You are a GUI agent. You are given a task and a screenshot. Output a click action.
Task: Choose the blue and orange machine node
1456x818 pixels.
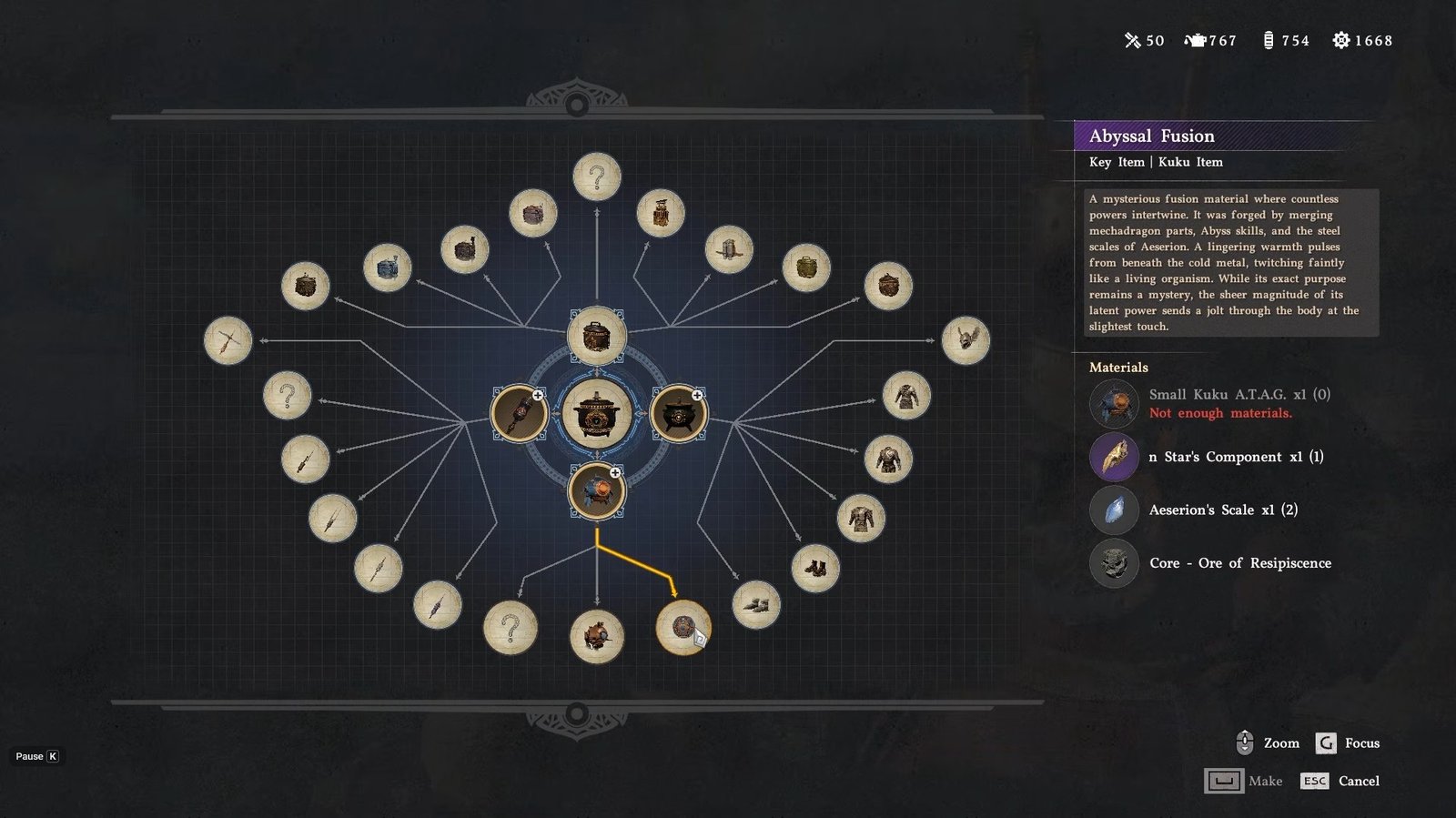(596, 491)
